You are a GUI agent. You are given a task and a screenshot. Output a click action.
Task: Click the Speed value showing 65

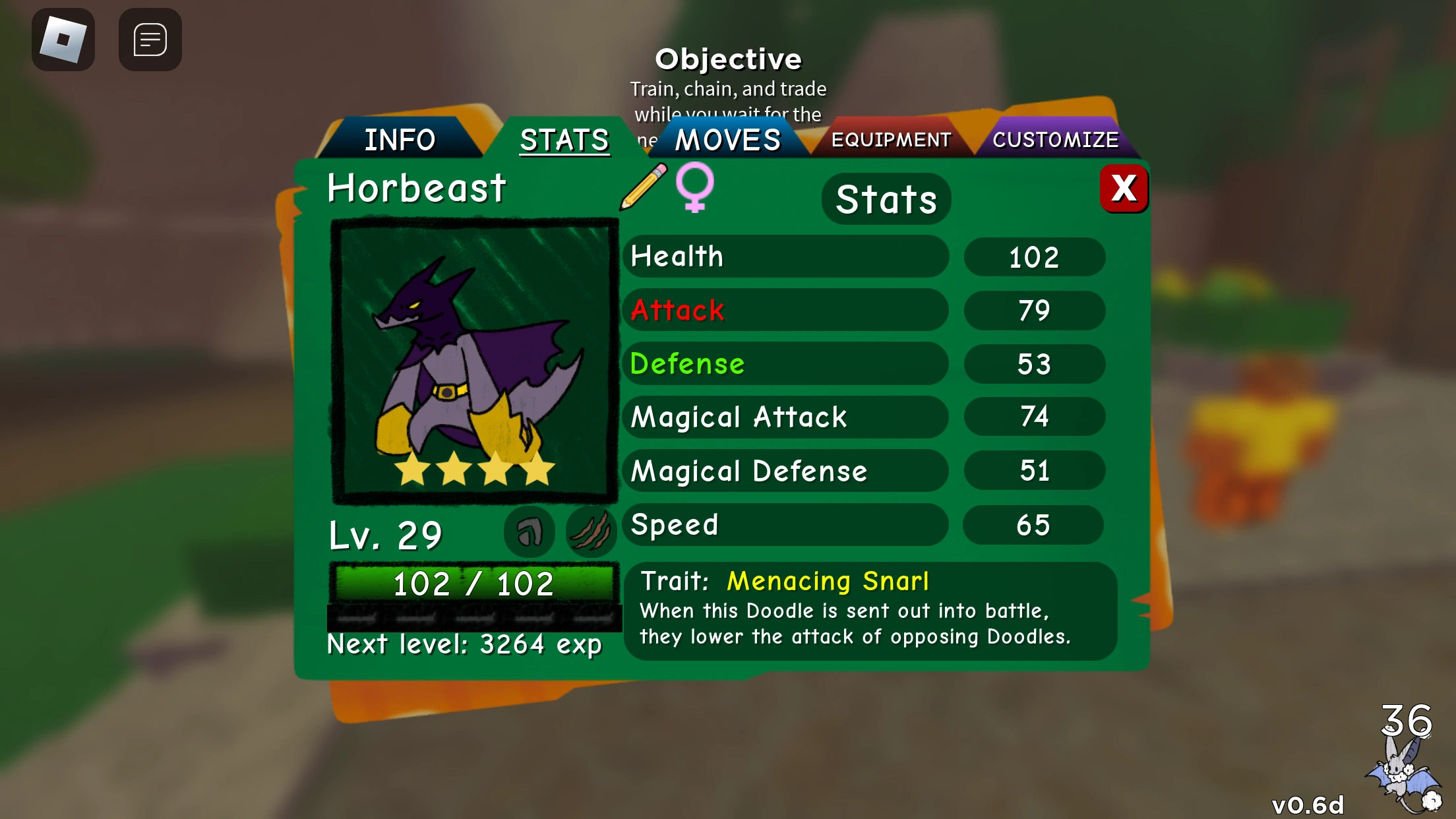[x=1033, y=524]
